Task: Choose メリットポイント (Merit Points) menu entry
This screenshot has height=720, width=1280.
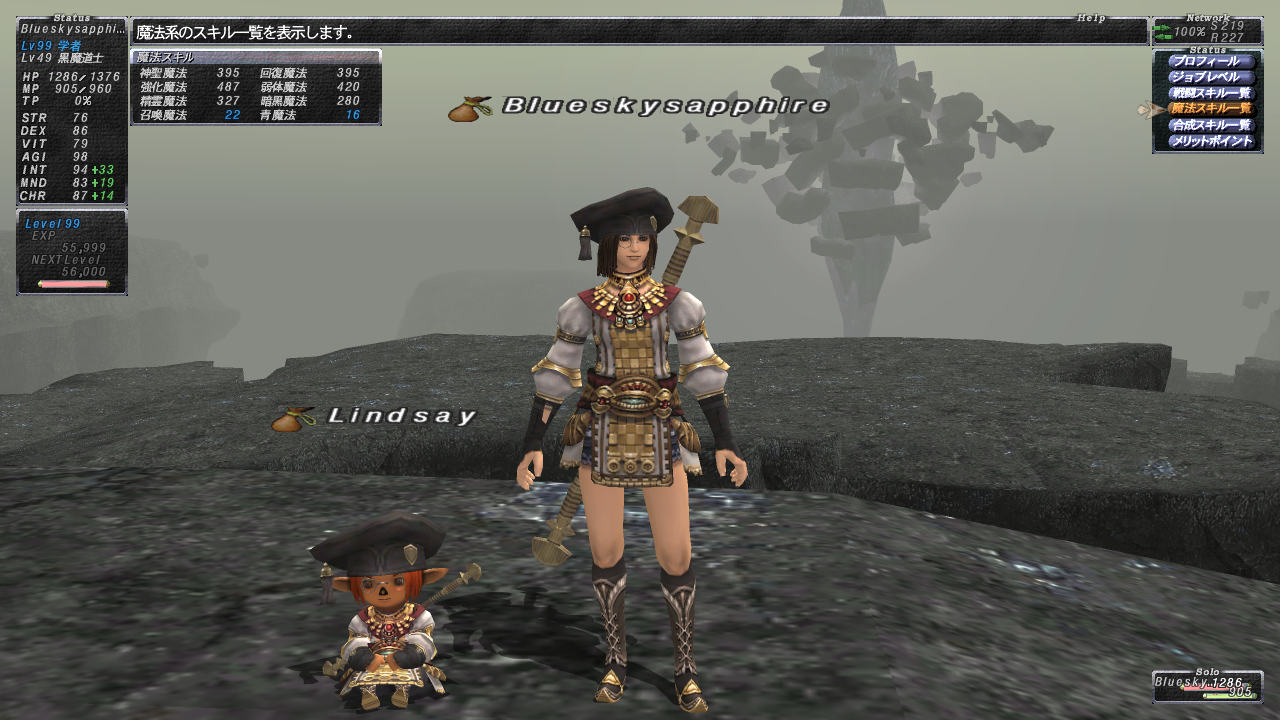Action: [x=1210, y=141]
